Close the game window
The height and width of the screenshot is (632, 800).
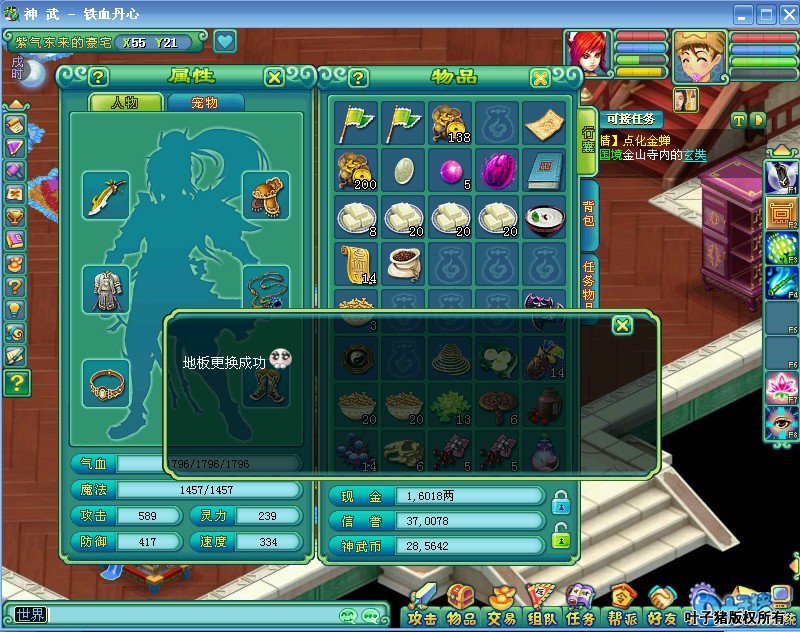[786, 14]
